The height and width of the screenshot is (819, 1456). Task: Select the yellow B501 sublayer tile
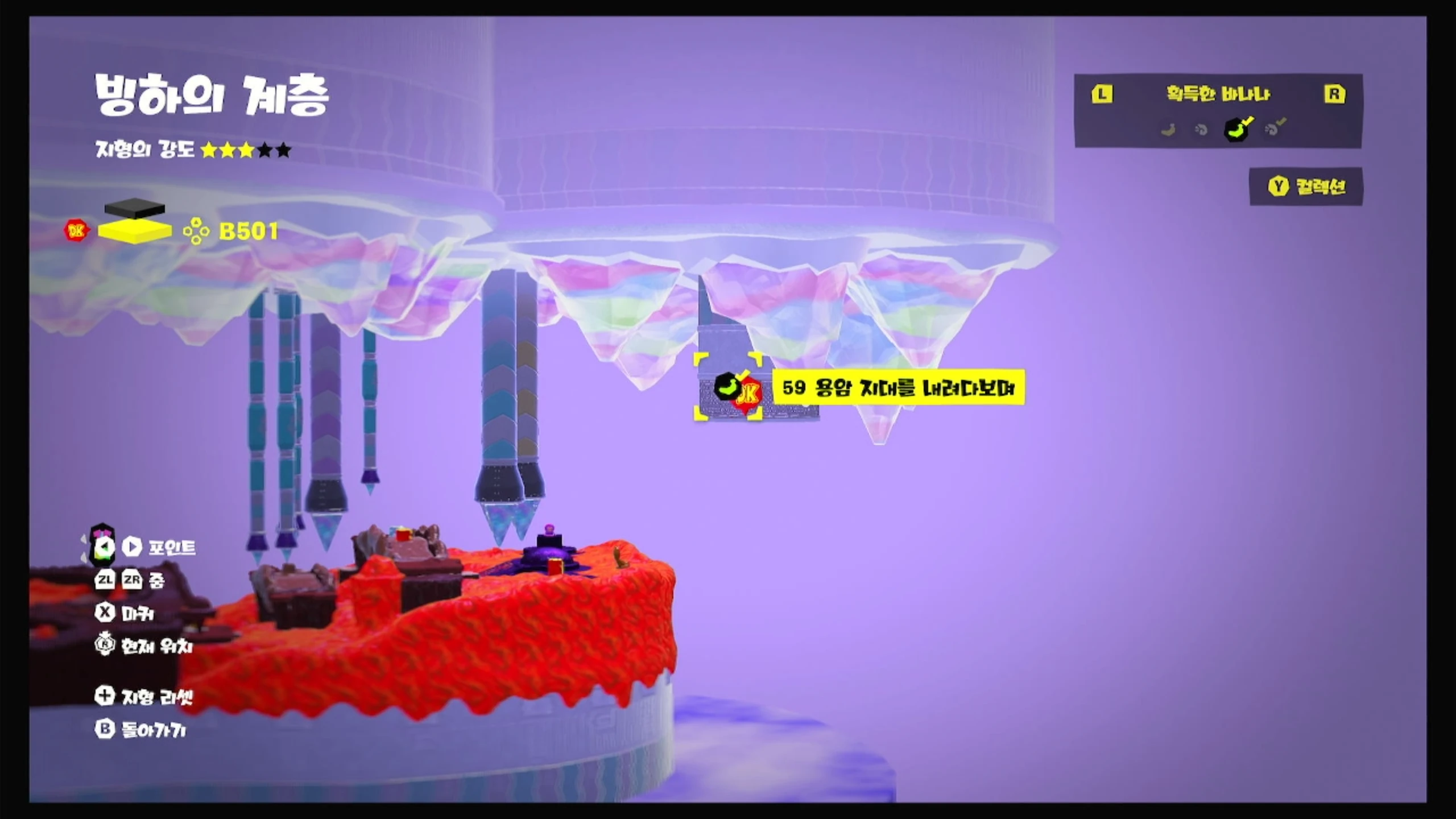tap(135, 231)
